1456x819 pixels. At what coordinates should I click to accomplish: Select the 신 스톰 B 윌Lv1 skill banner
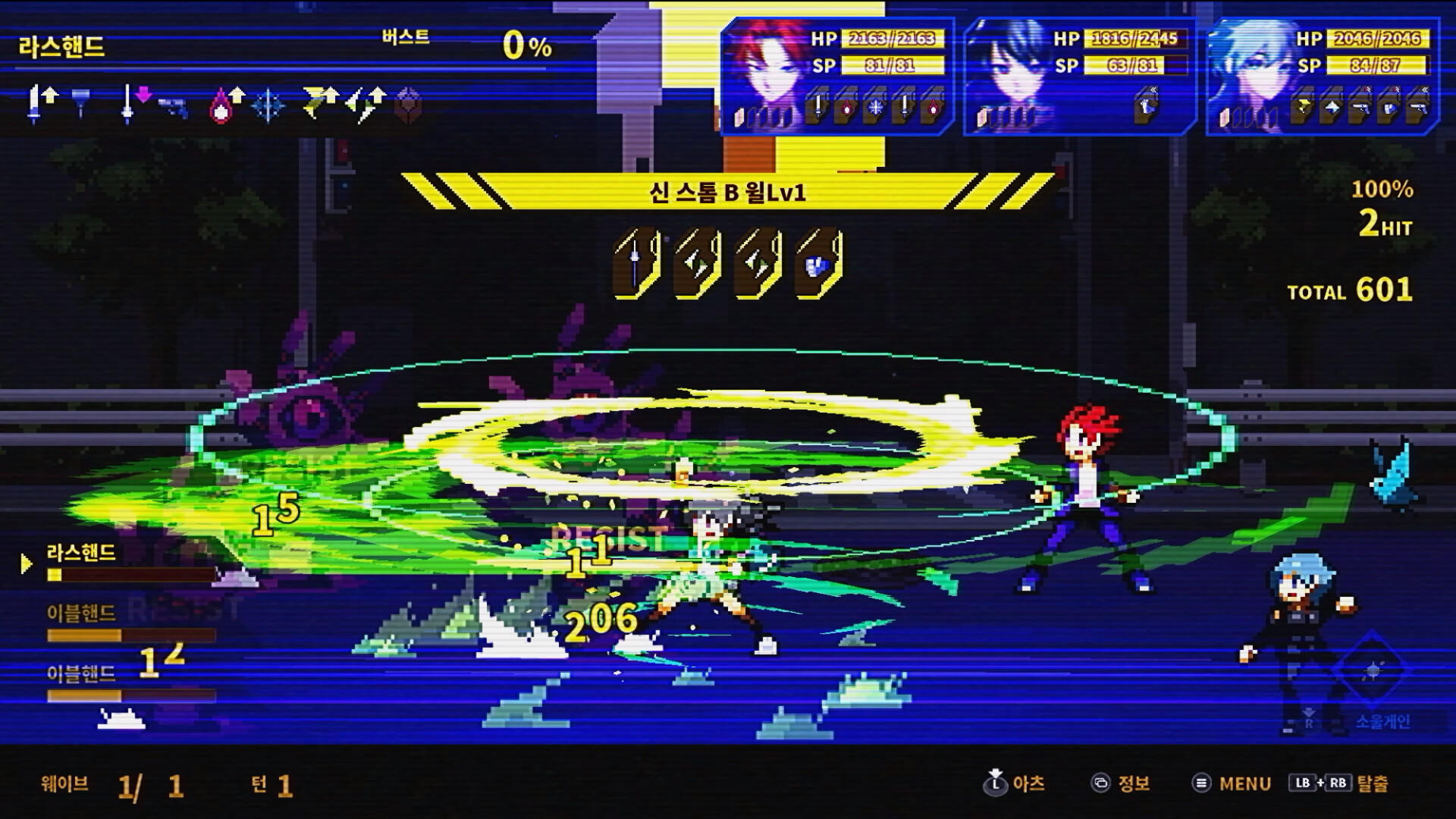pos(728,196)
